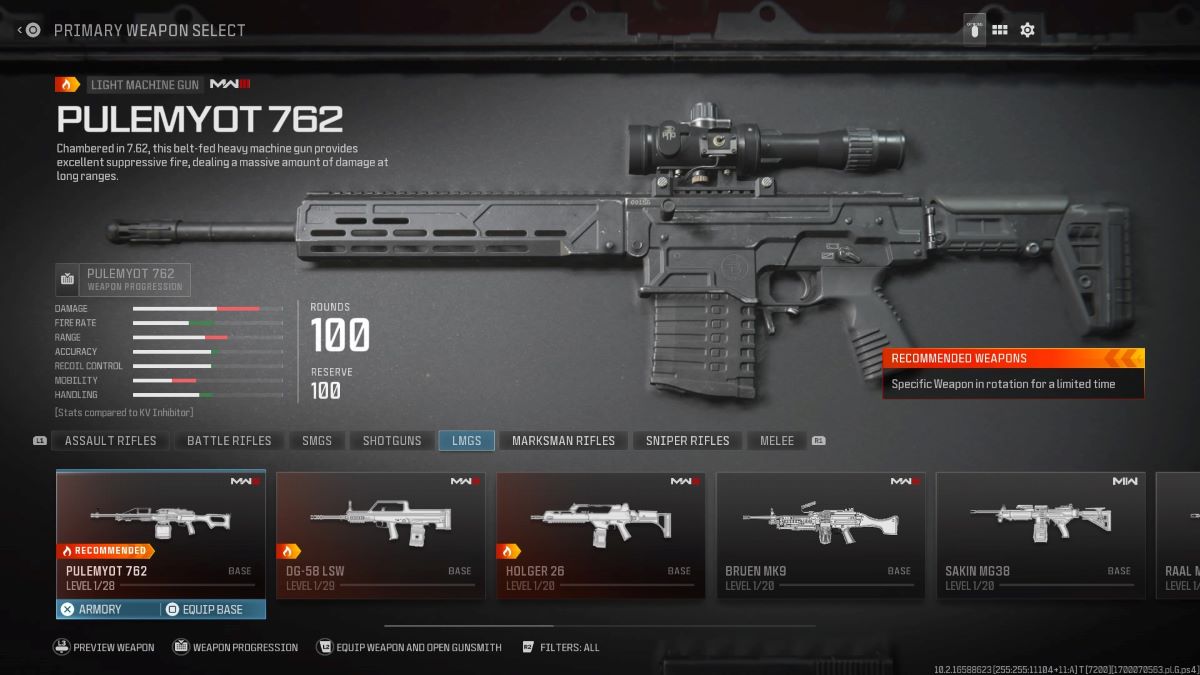Switch to the Battle Rifles tab
1200x675 pixels.
[229, 441]
